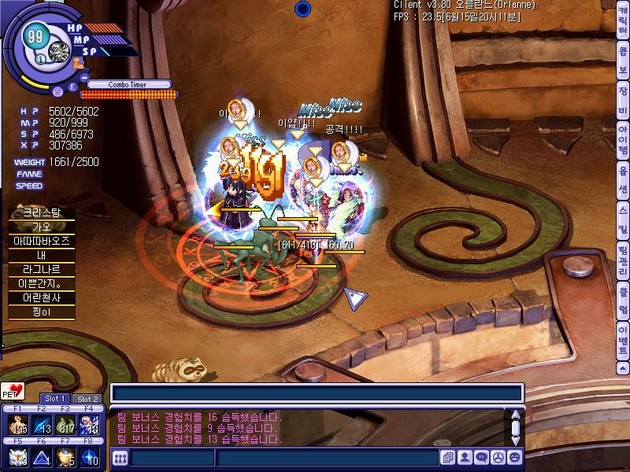
Task: Use the F7 golden orb item
Action: pos(66,458)
